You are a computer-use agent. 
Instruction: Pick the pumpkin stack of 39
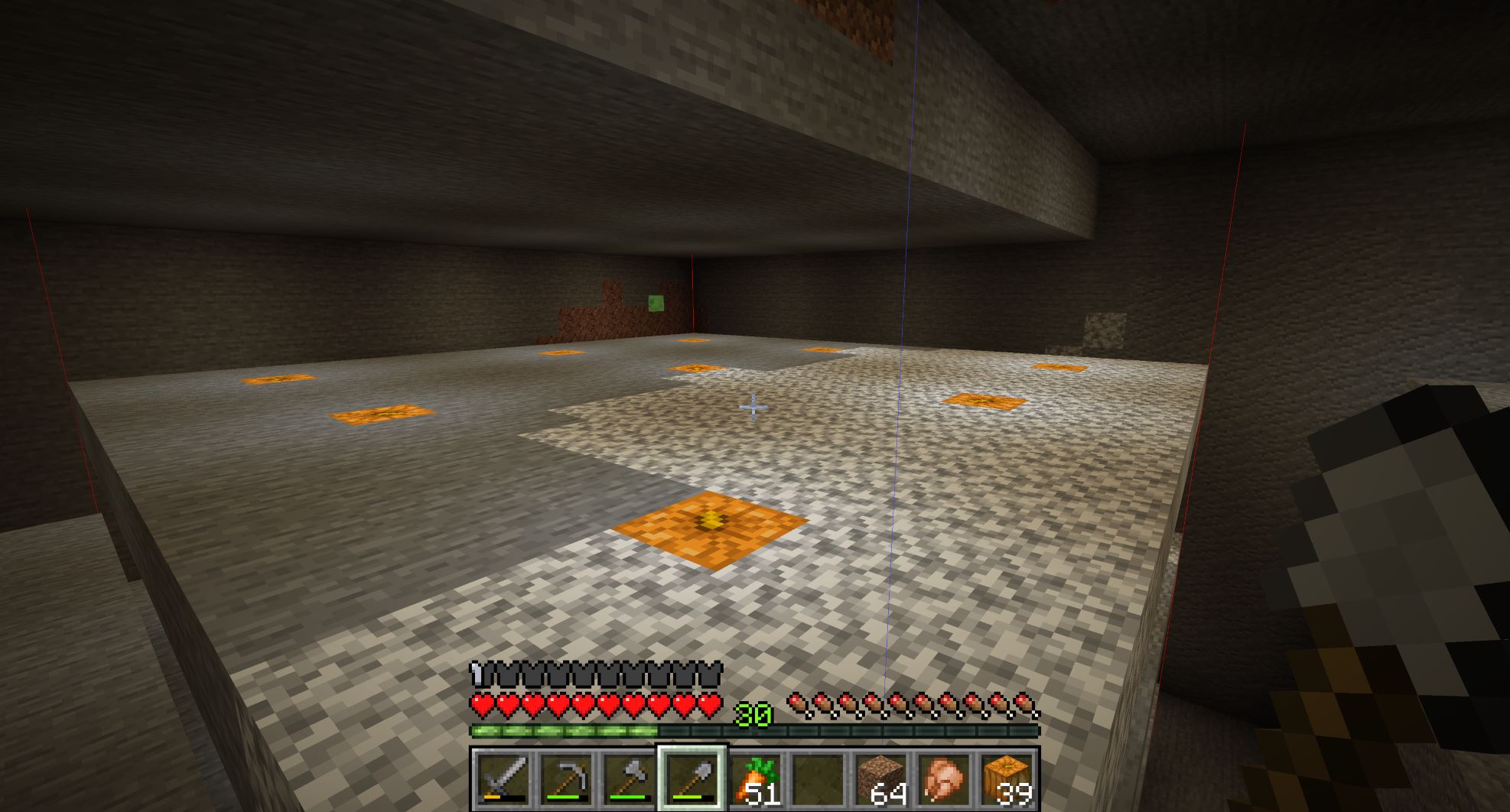pos(1007,779)
